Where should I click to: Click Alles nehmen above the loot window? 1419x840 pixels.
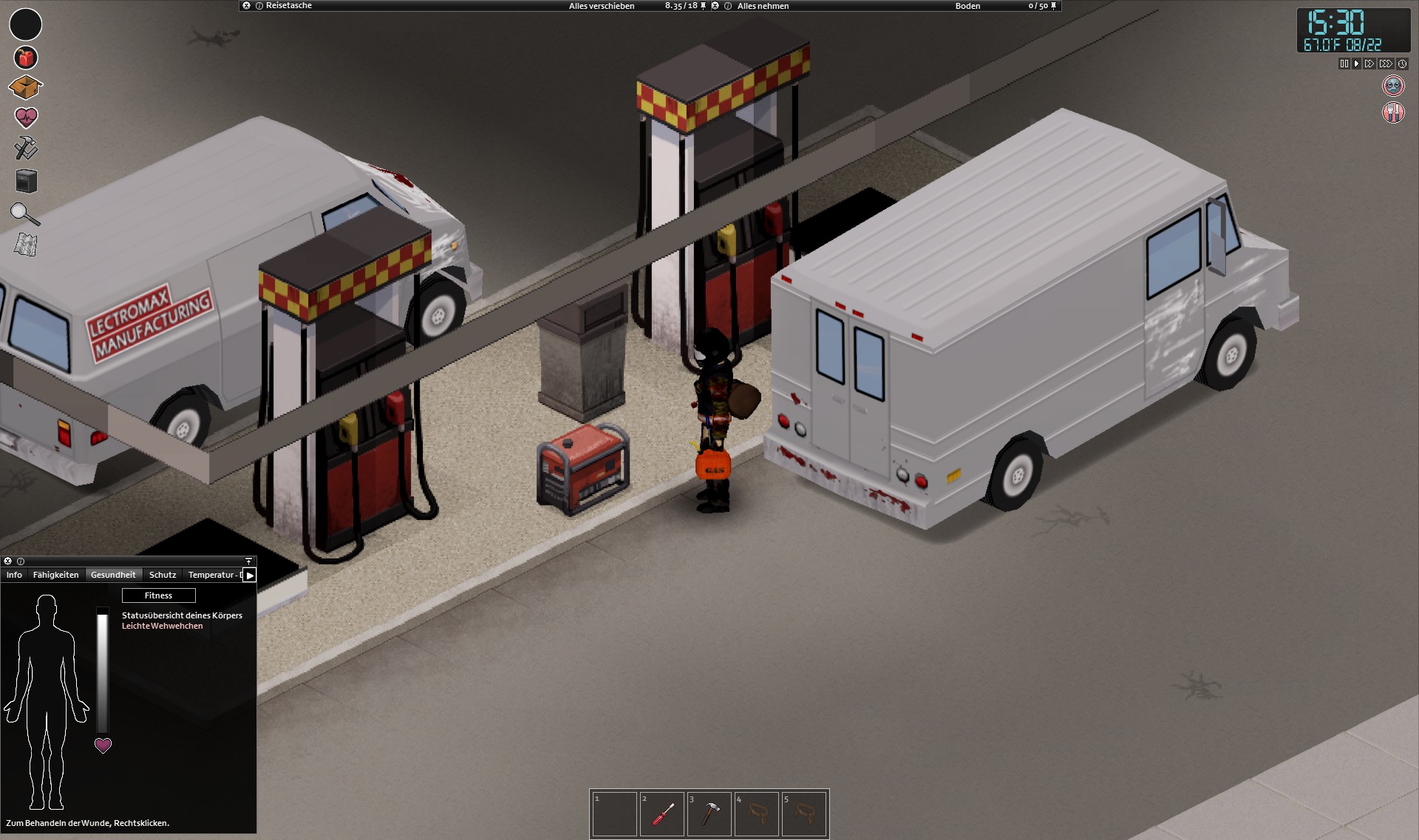pos(762,5)
